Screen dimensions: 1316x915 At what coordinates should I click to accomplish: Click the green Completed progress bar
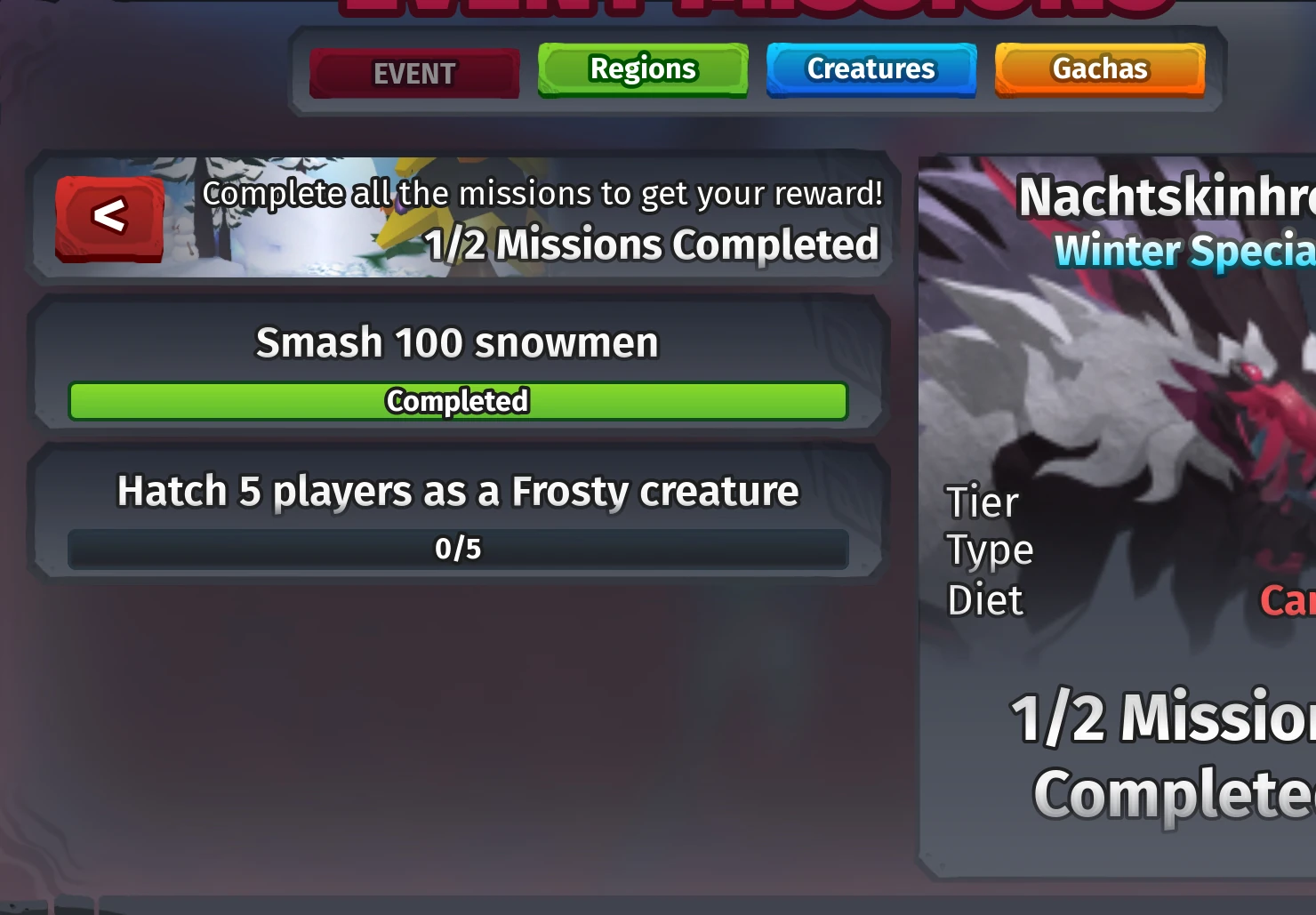pos(457,401)
